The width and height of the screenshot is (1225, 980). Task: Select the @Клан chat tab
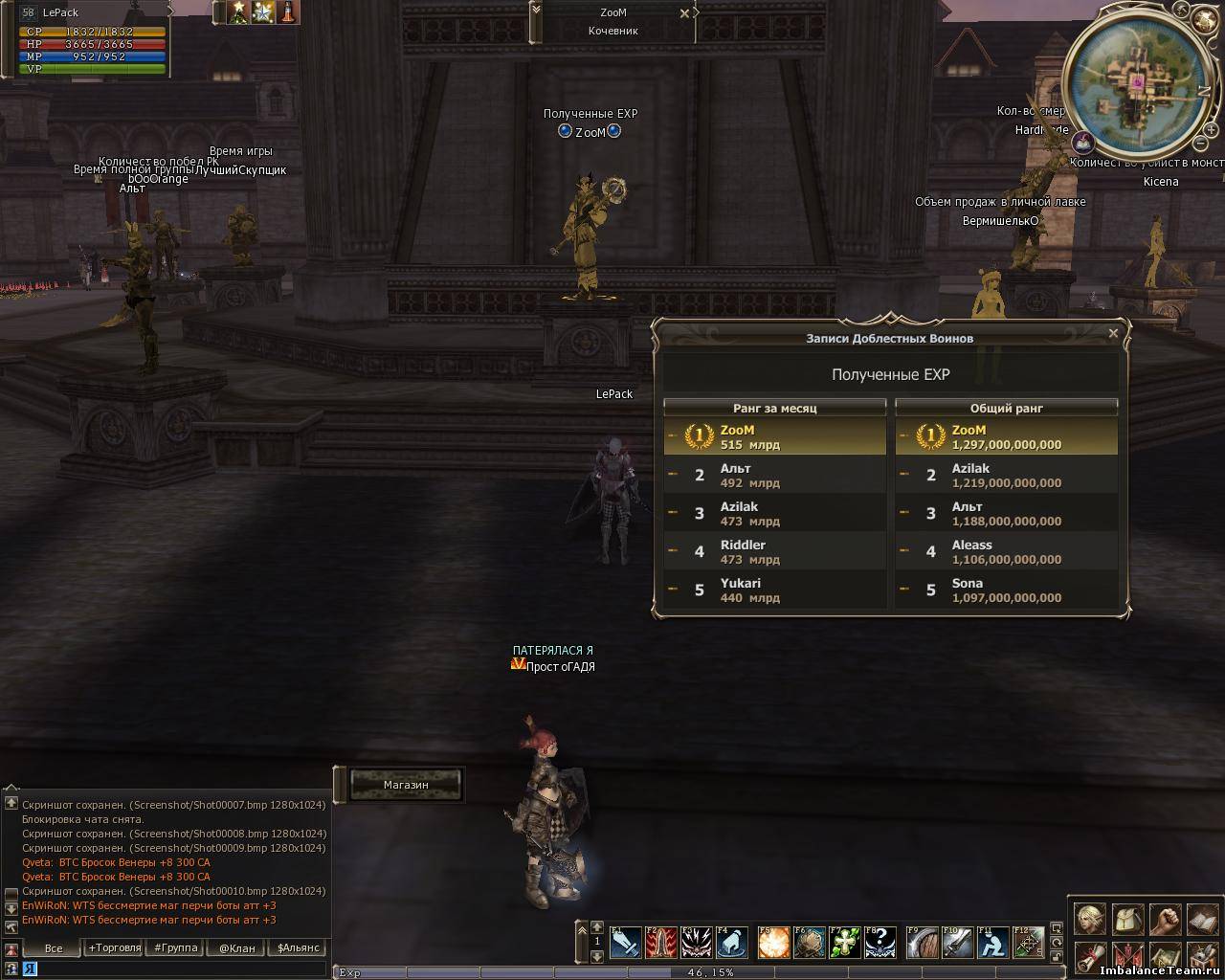(x=236, y=948)
